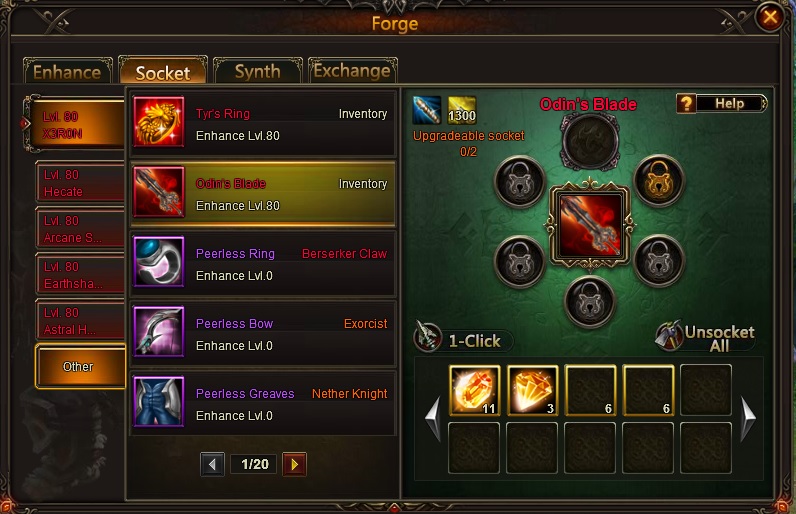Select the gem stack with 11
The height and width of the screenshot is (514, 796).
click(x=474, y=389)
